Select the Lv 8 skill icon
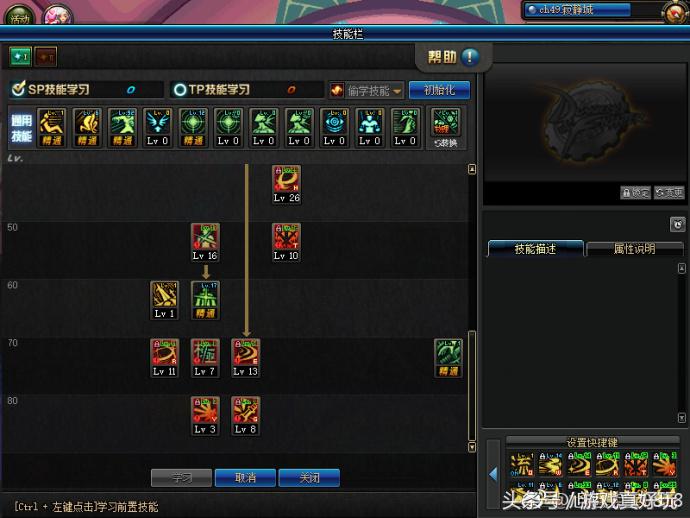 [x=246, y=410]
